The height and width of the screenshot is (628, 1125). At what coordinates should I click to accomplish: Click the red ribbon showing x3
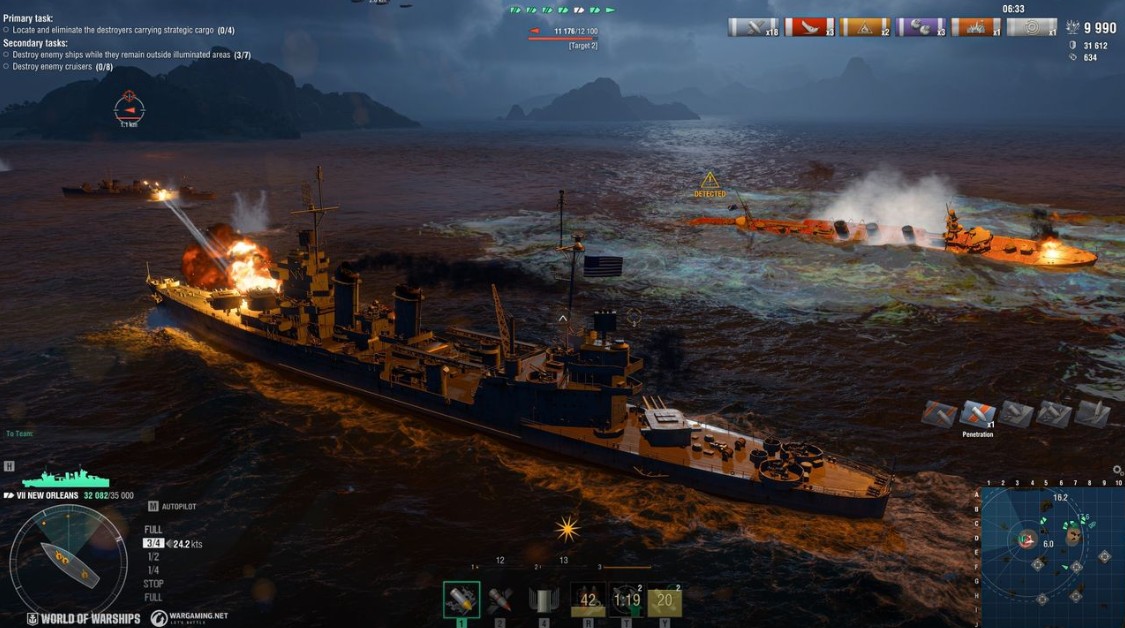pyautogui.click(x=808, y=28)
